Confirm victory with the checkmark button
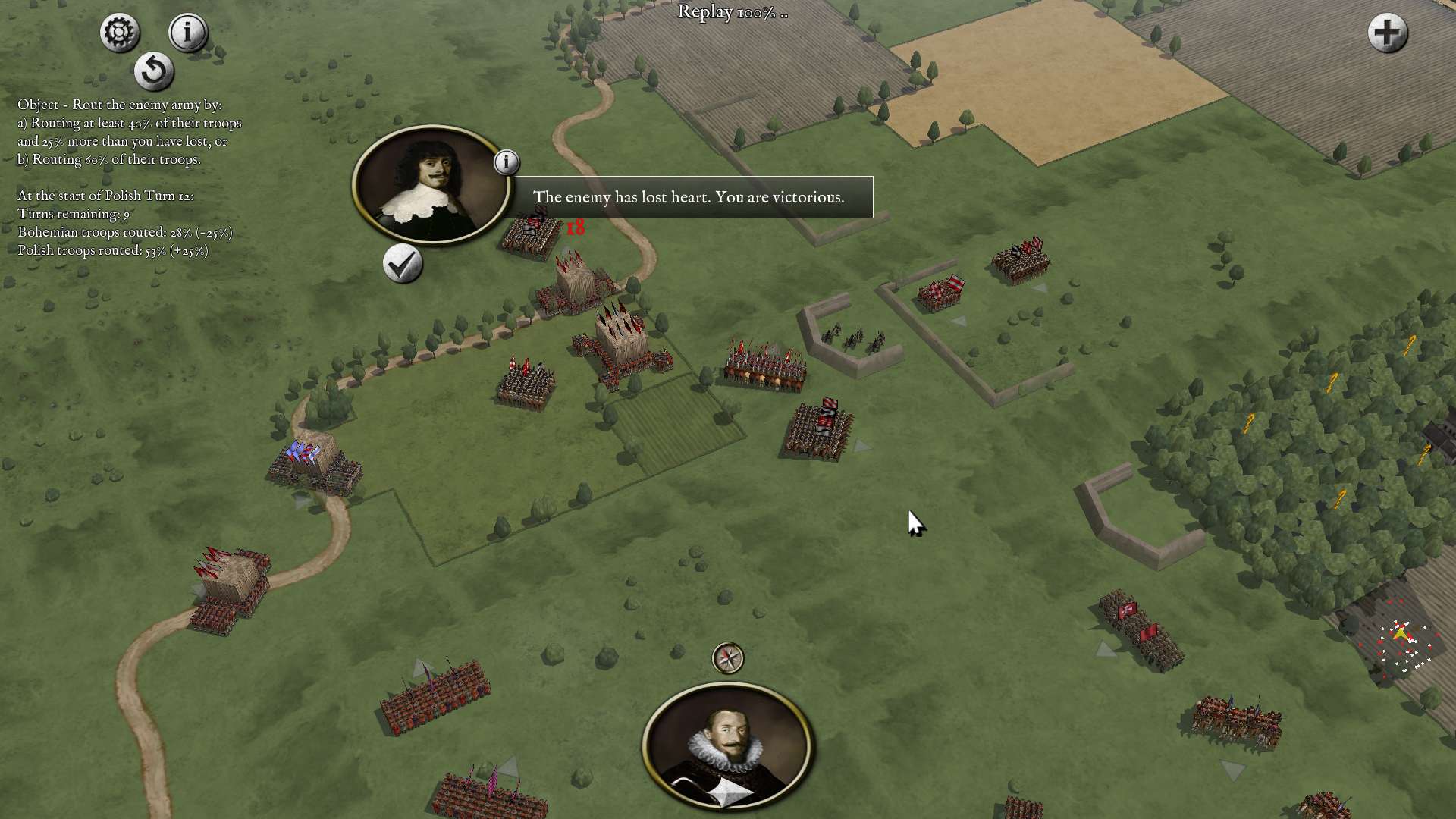This screenshot has height=819, width=1456. tap(402, 265)
